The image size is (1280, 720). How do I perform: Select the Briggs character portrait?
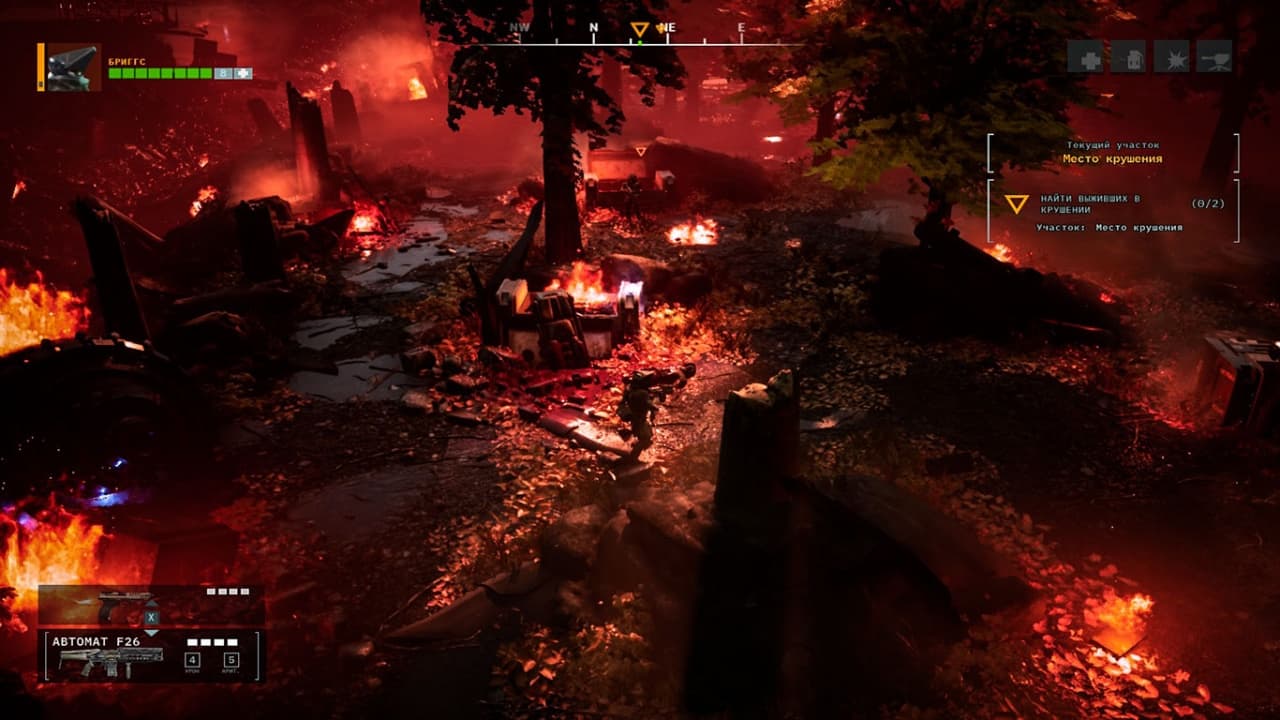[73, 67]
